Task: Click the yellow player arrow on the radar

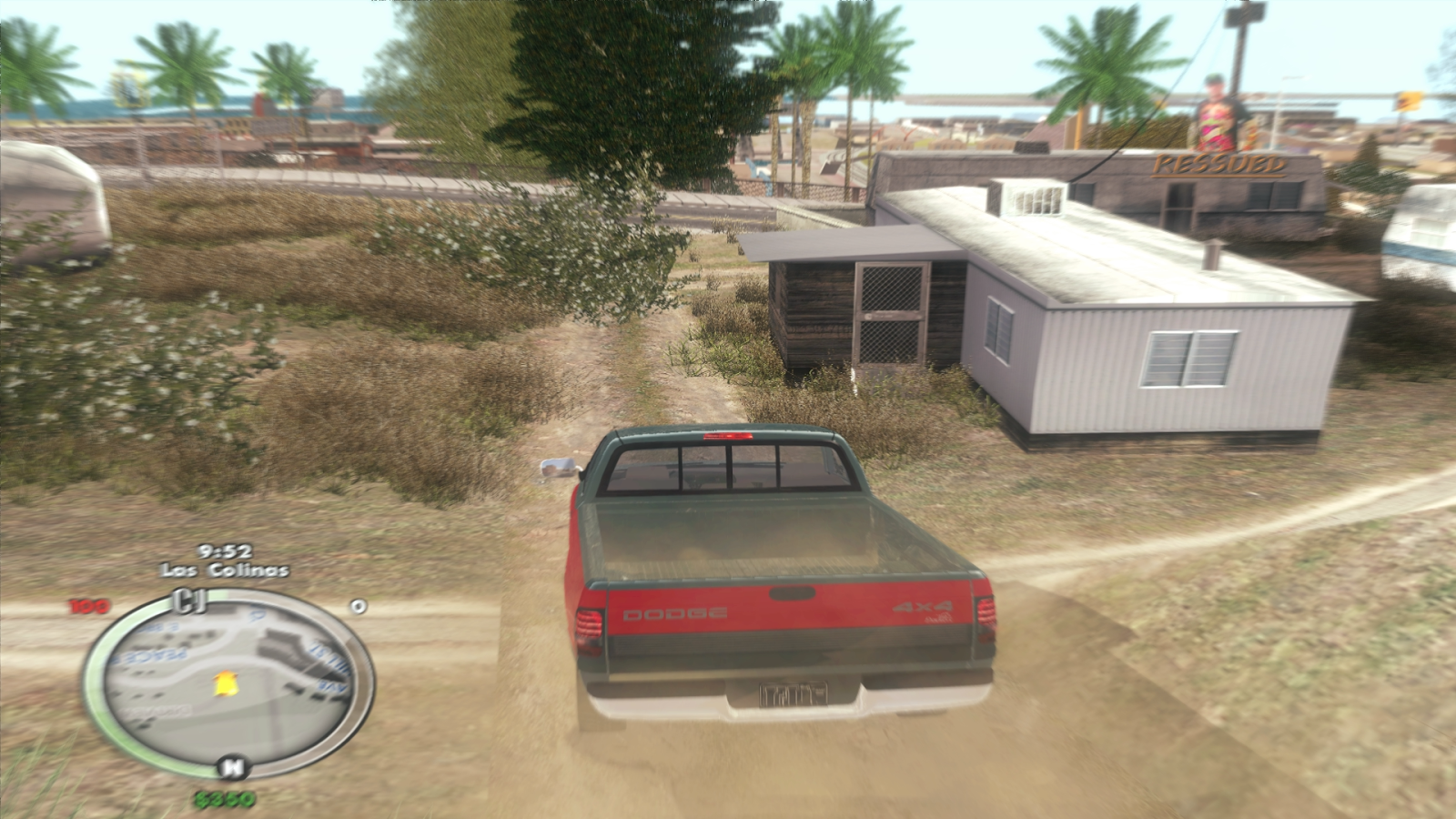Action: tap(226, 684)
